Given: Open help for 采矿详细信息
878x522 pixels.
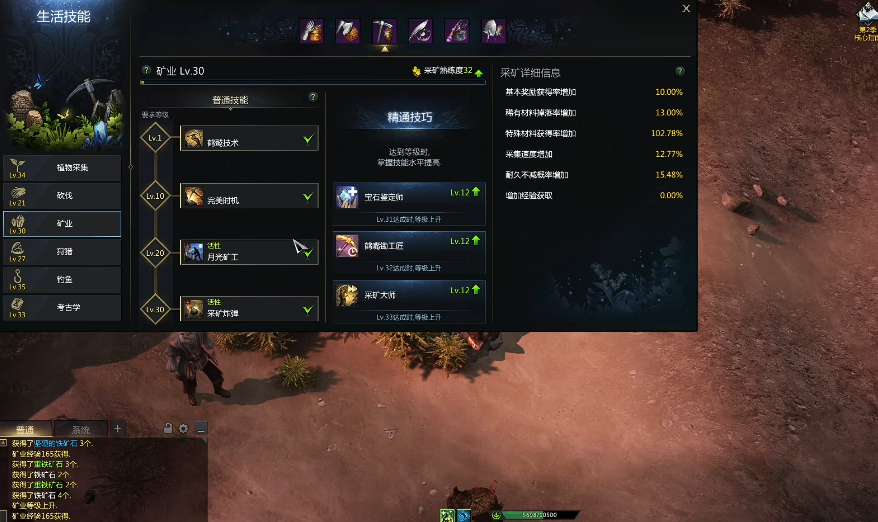Looking at the screenshot, I should click(680, 72).
